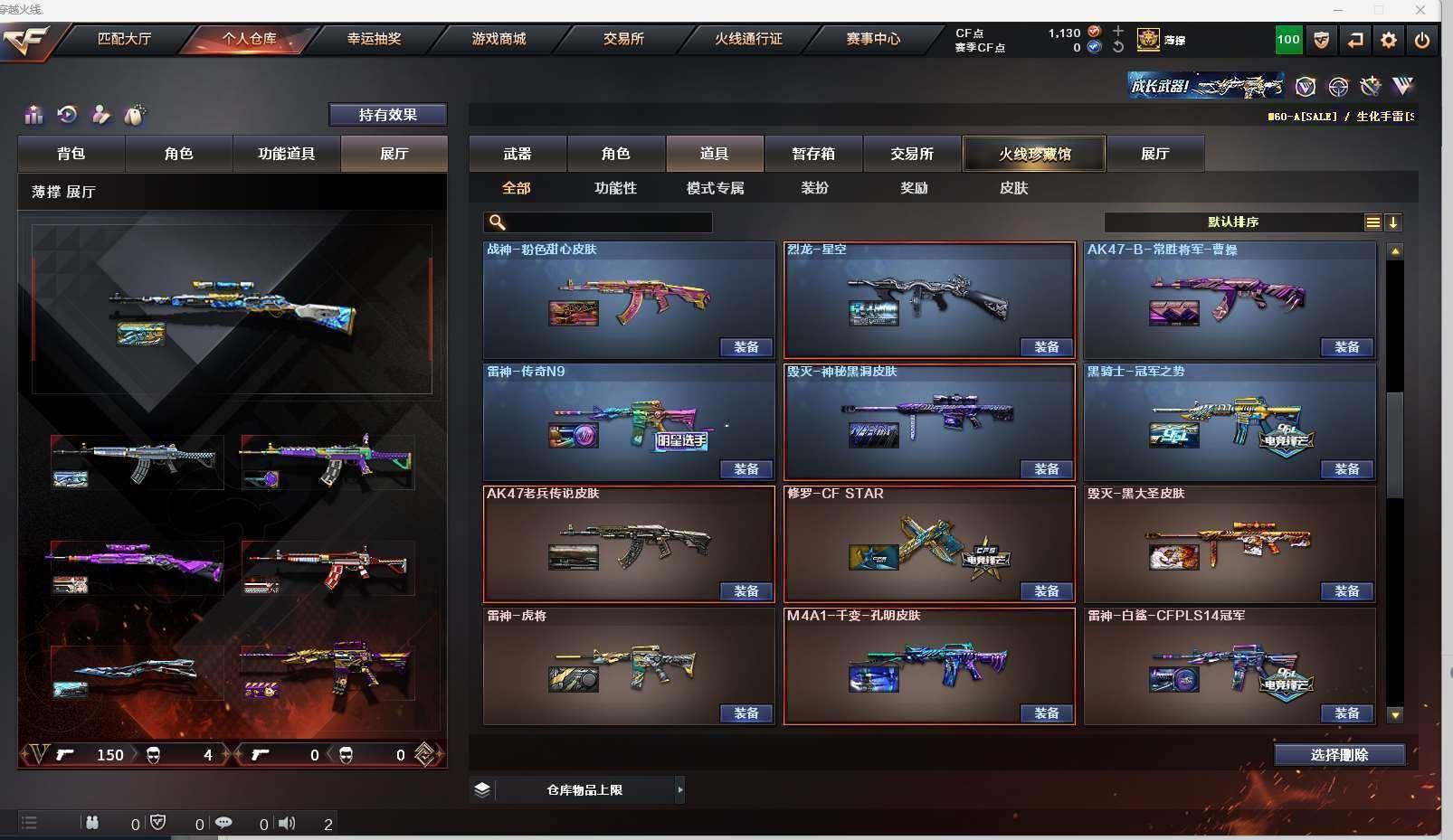Viewport: 1453px width, 840px height.
Task: Open the 赛事中心 tournament center
Action: pos(873,39)
